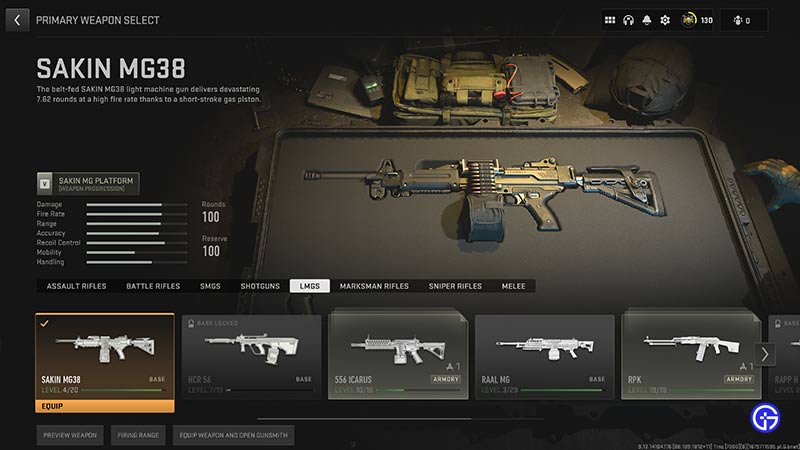Image resolution: width=800 pixels, height=450 pixels.
Task: Click the Preview Weapon button
Action: click(x=70, y=435)
